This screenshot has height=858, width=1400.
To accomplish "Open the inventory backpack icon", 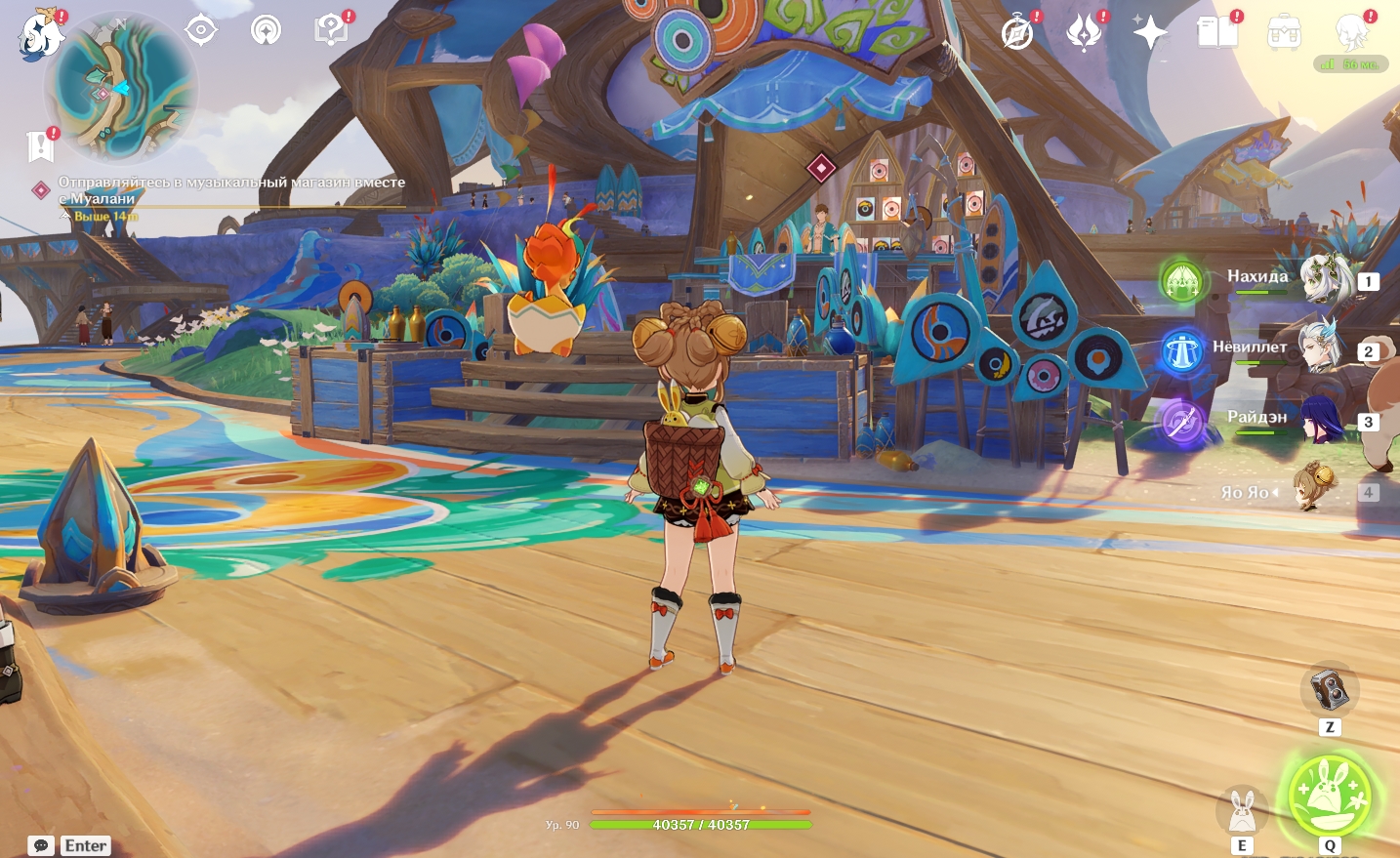I will [x=1284, y=33].
